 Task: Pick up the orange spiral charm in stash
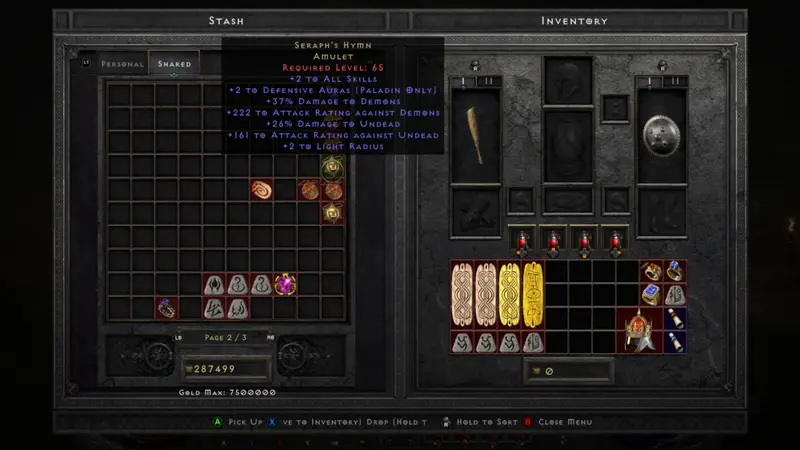click(261, 189)
